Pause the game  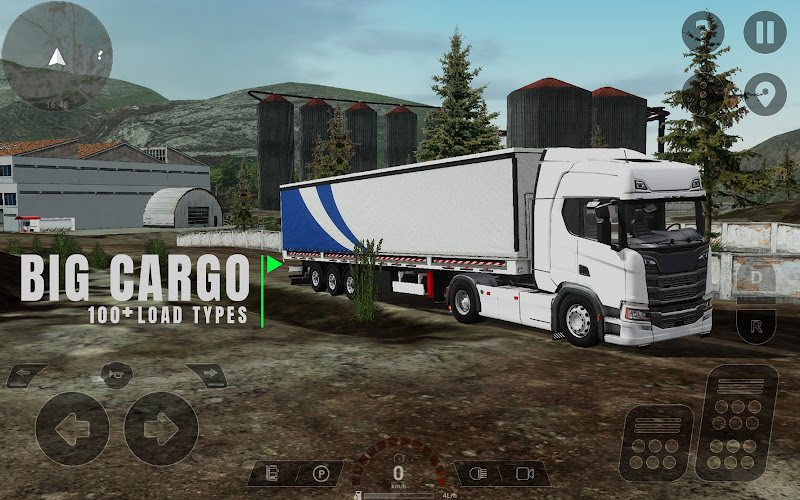click(x=764, y=32)
